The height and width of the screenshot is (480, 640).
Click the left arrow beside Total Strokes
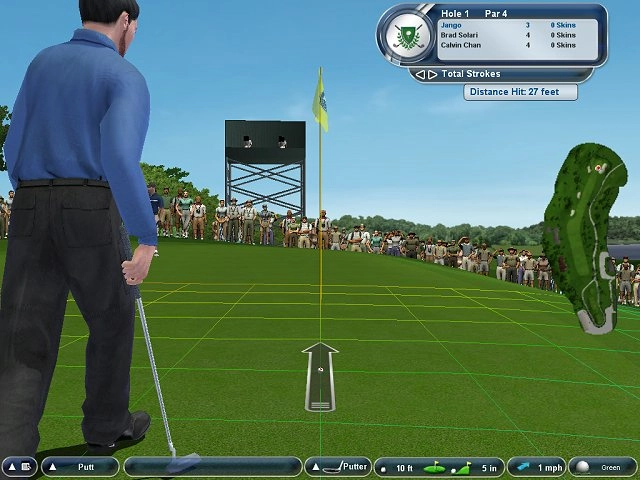point(421,74)
